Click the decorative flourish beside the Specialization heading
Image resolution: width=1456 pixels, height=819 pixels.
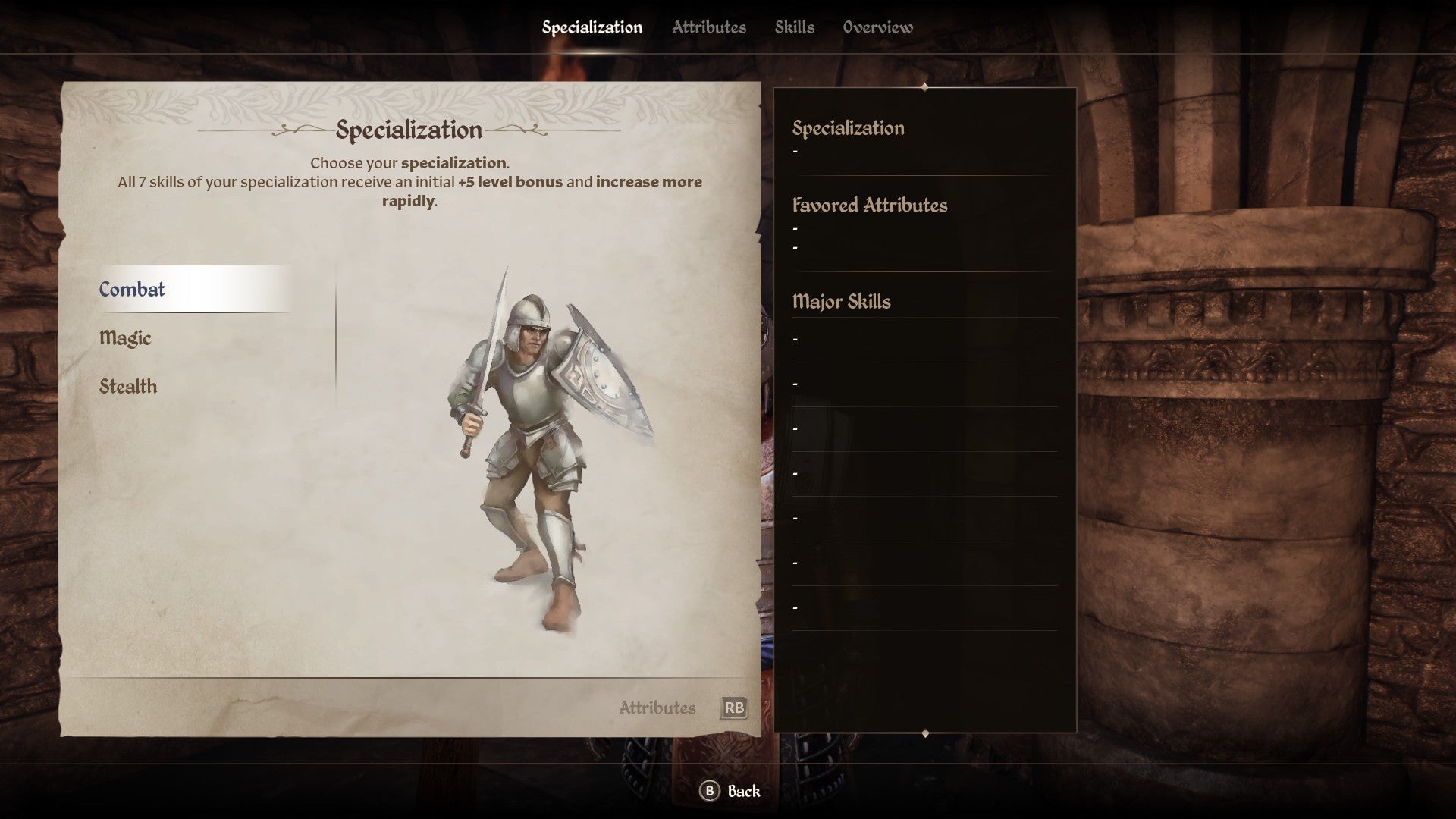point(516,130)
